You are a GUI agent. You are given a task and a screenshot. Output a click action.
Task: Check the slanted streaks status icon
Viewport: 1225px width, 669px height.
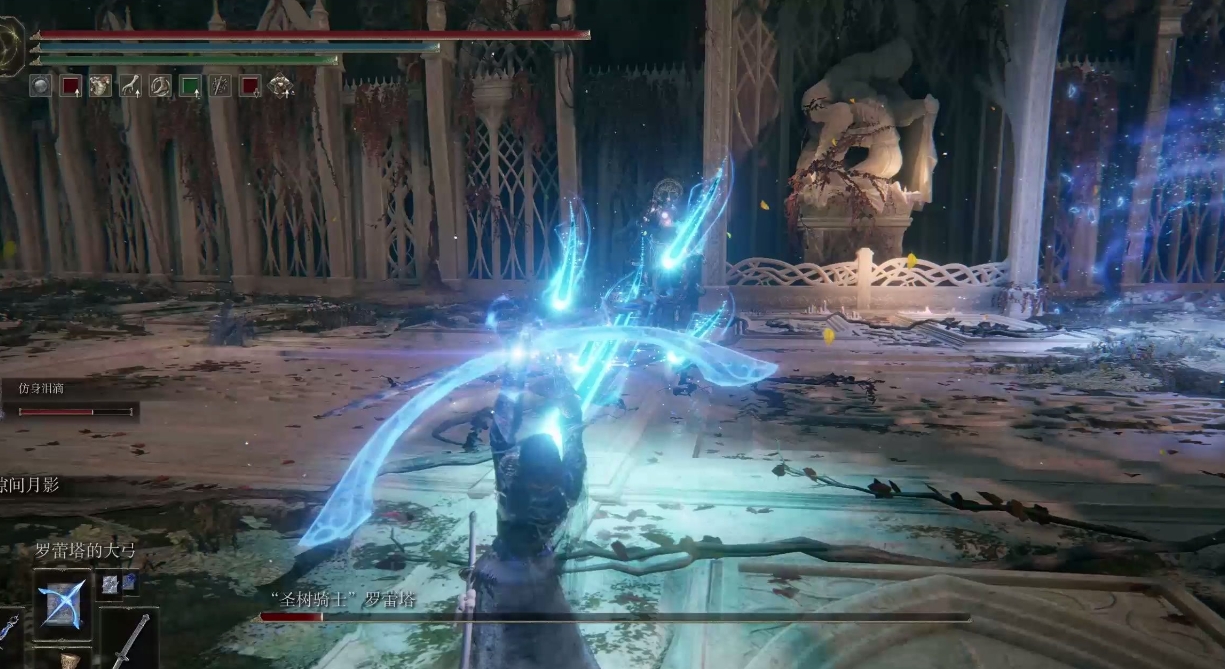click(220, 86)
